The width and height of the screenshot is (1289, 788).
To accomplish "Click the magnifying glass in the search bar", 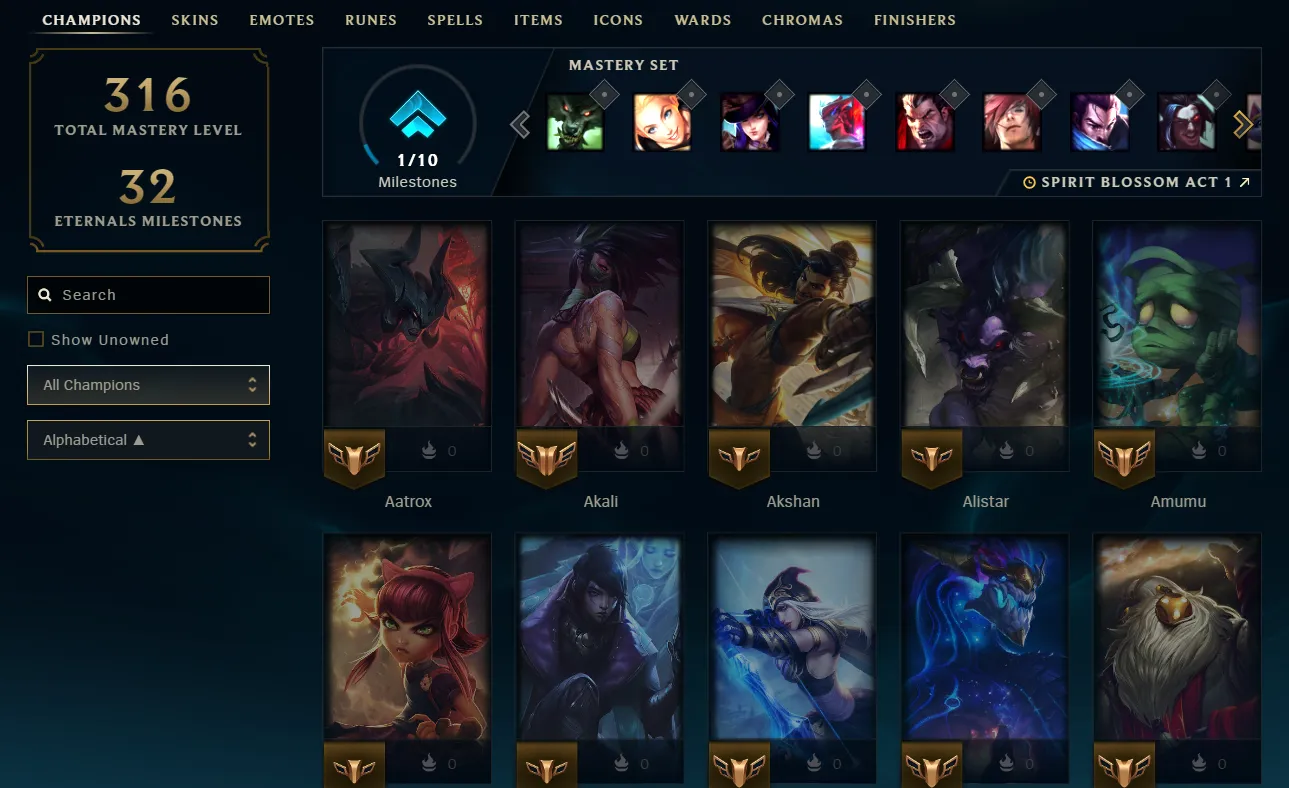I will point(45,294).
